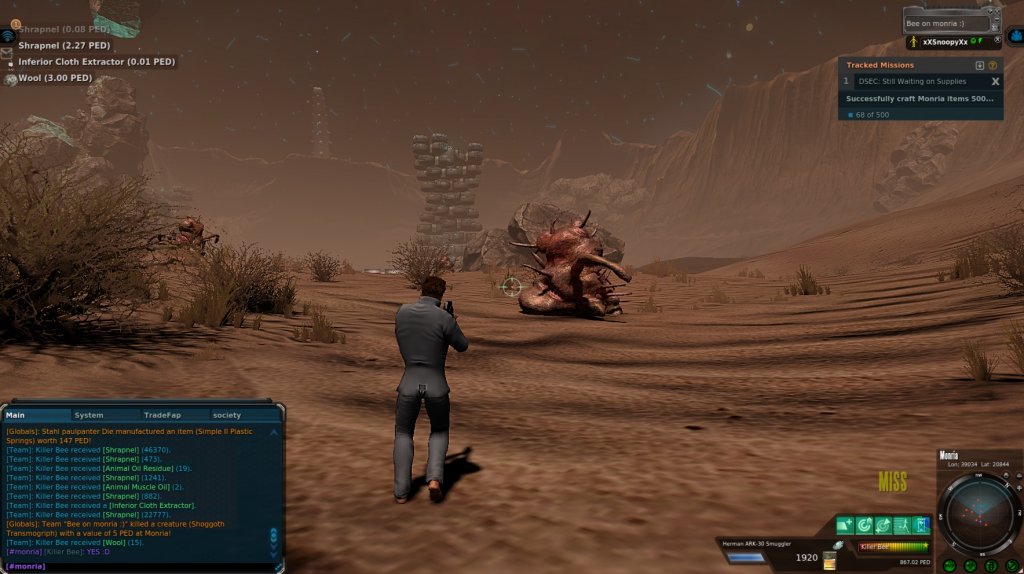The width and height of the screenshot is (1024, 574).
Task: Remove the DSEC mission from tracking
Action: click(995, 81)
